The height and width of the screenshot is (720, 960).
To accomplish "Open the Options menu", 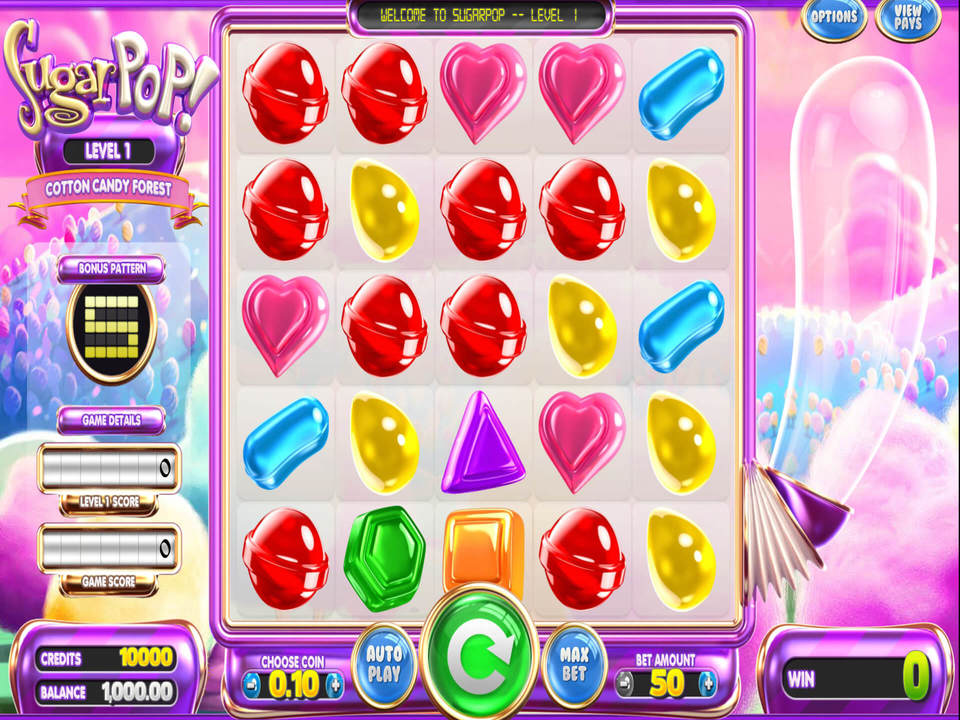I will coord(834,18).
